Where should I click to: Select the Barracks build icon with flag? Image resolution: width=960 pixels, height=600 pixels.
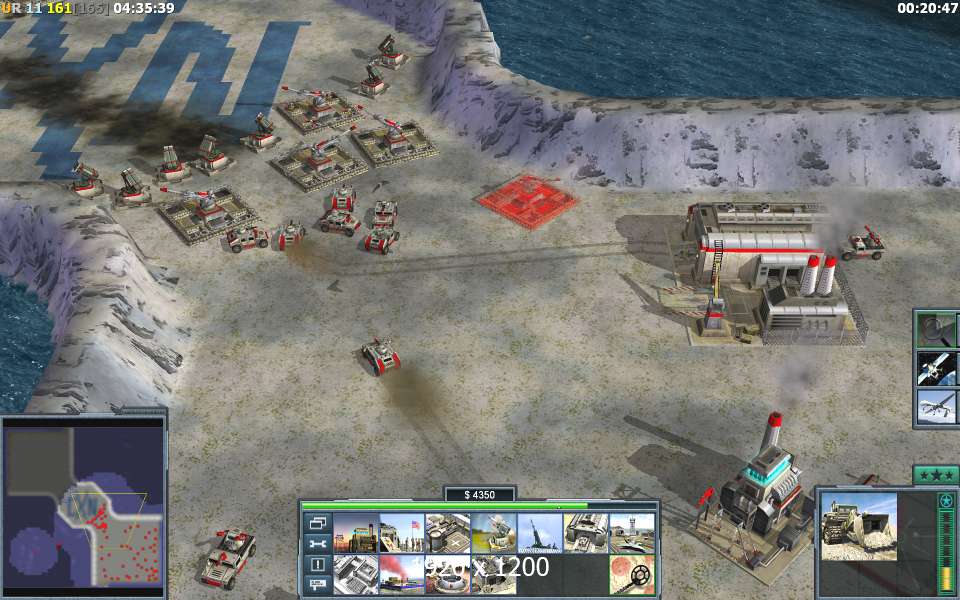point(401,533)
